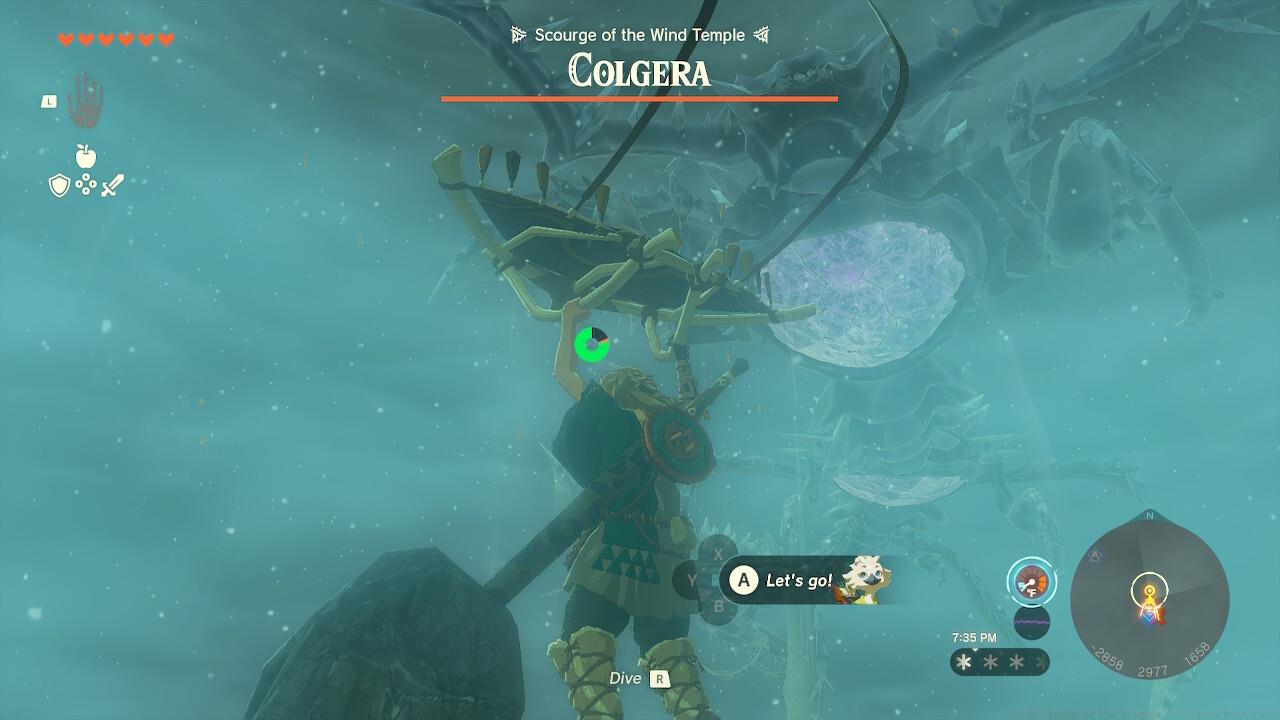Activate the Ultrahand ability icon

tap(86, 100)
